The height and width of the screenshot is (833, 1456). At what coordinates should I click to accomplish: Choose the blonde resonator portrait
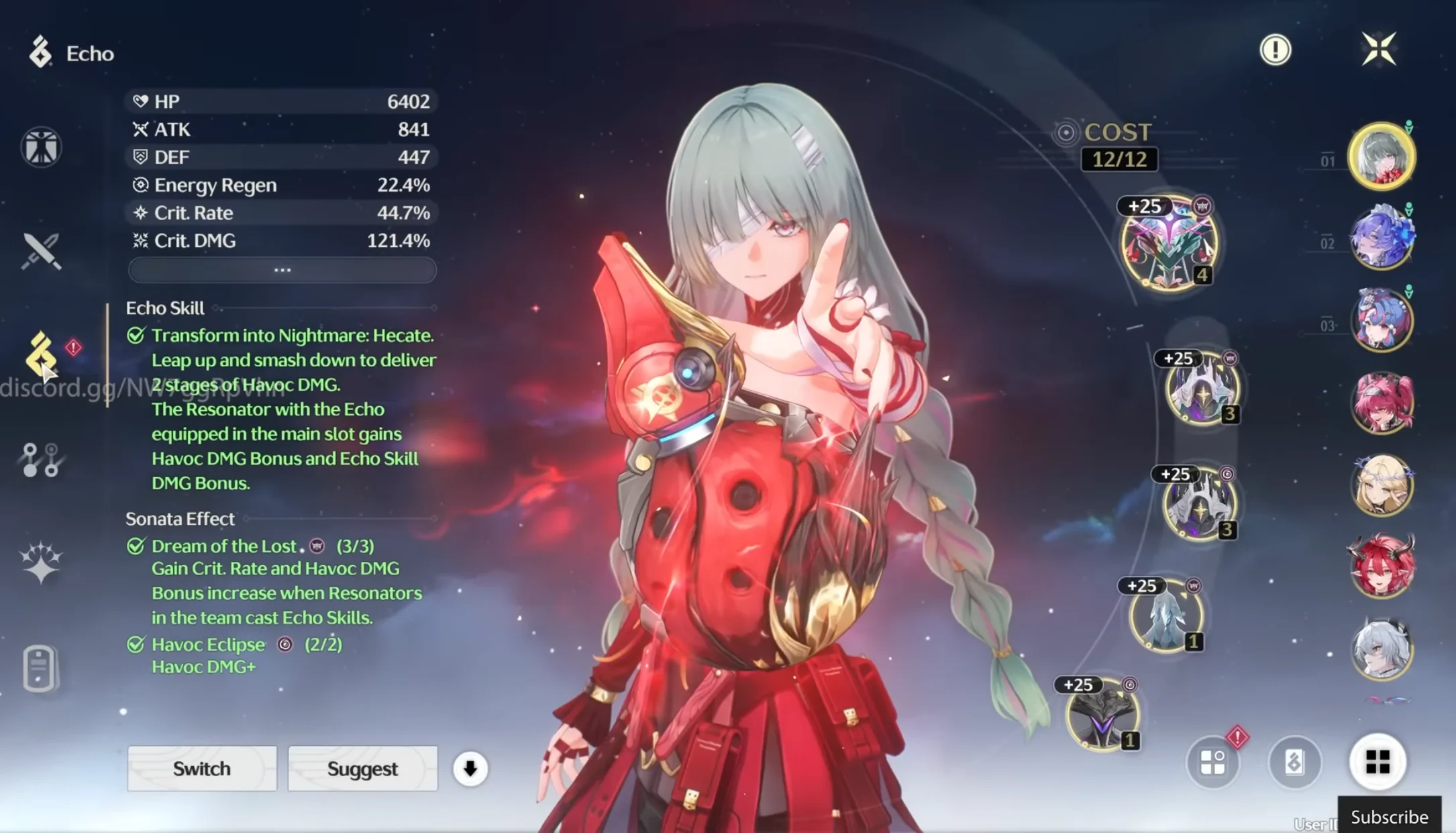pyautogui.click(x=1381, y=485)
